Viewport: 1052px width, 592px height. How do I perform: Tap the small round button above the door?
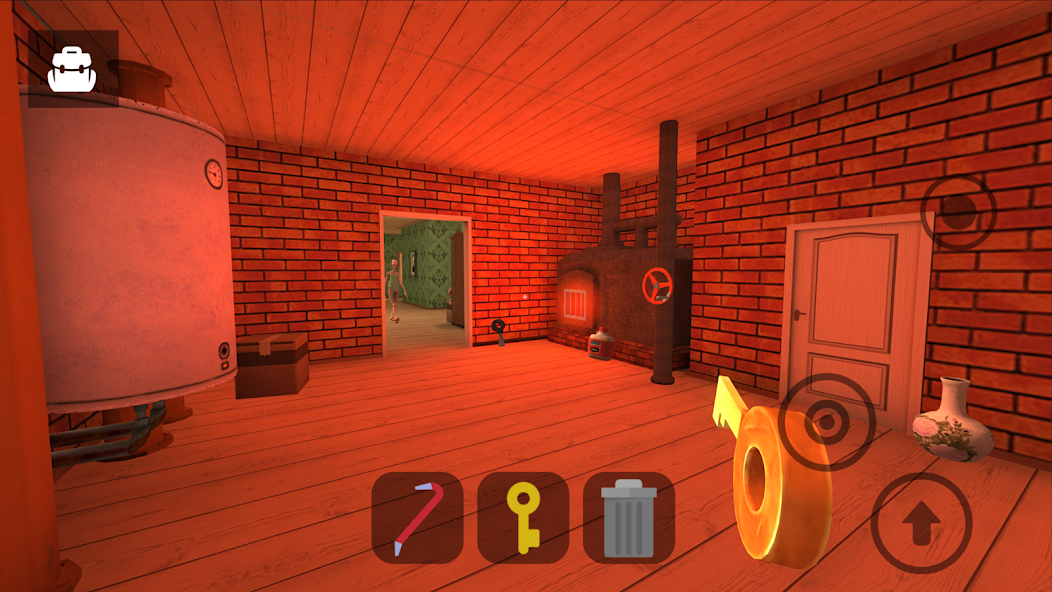[x=959, y=211]
